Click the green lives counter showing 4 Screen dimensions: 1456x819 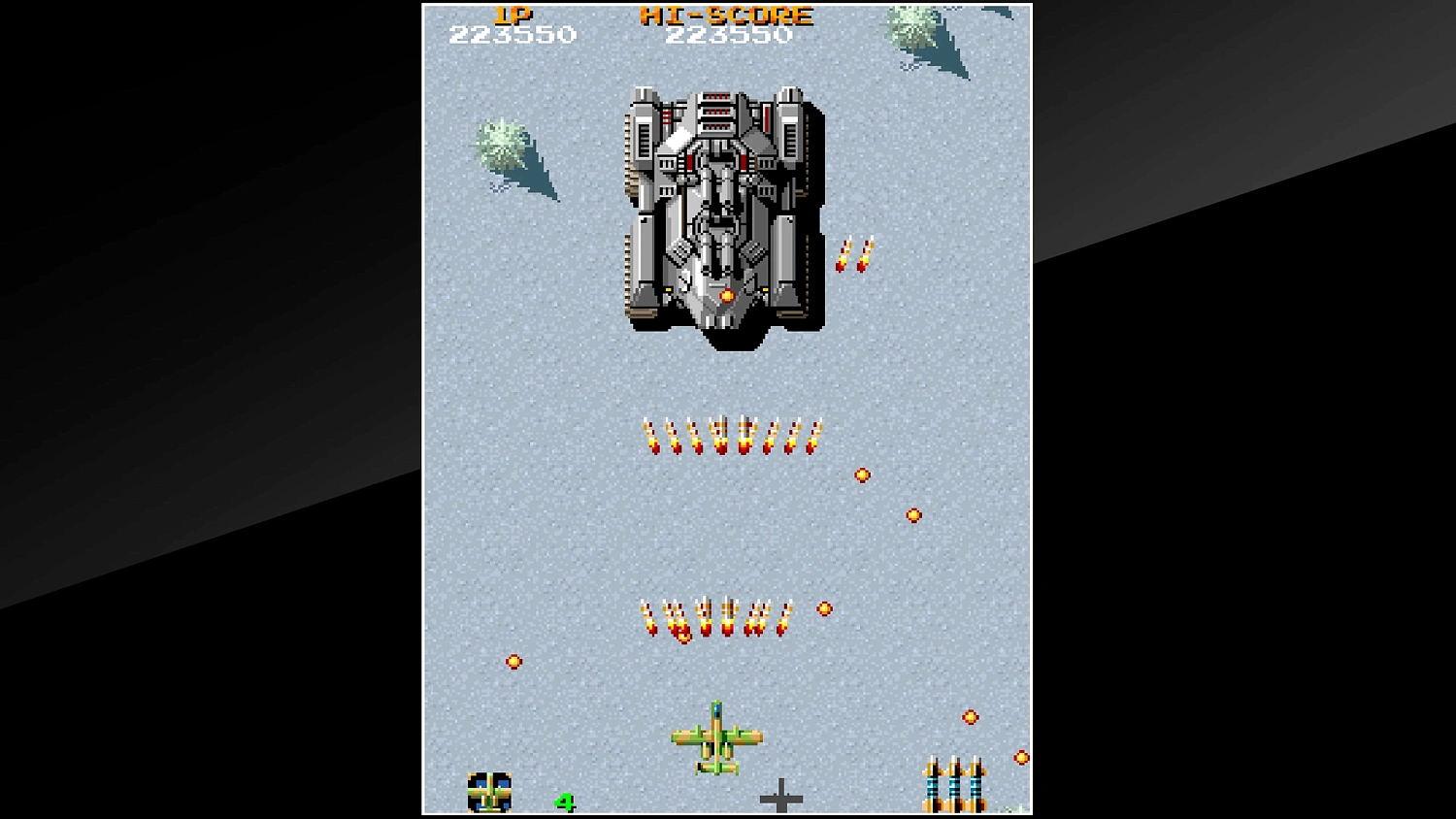564,803
